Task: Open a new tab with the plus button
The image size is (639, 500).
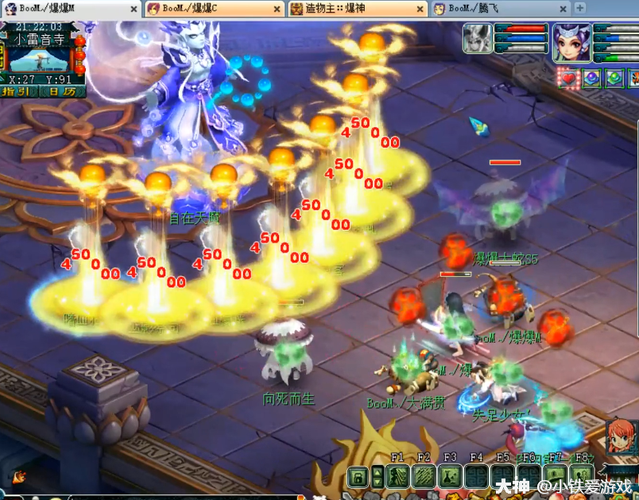Action: click(581, 8)
